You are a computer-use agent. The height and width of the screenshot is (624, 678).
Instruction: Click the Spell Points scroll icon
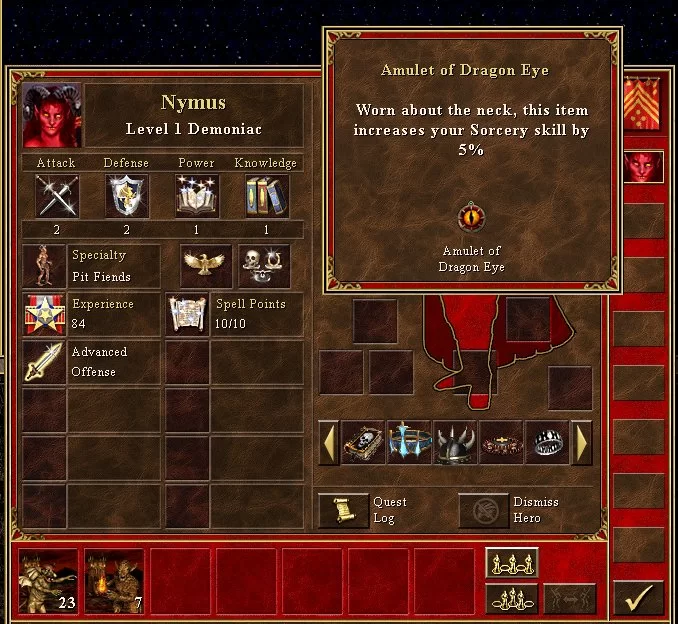187,314
